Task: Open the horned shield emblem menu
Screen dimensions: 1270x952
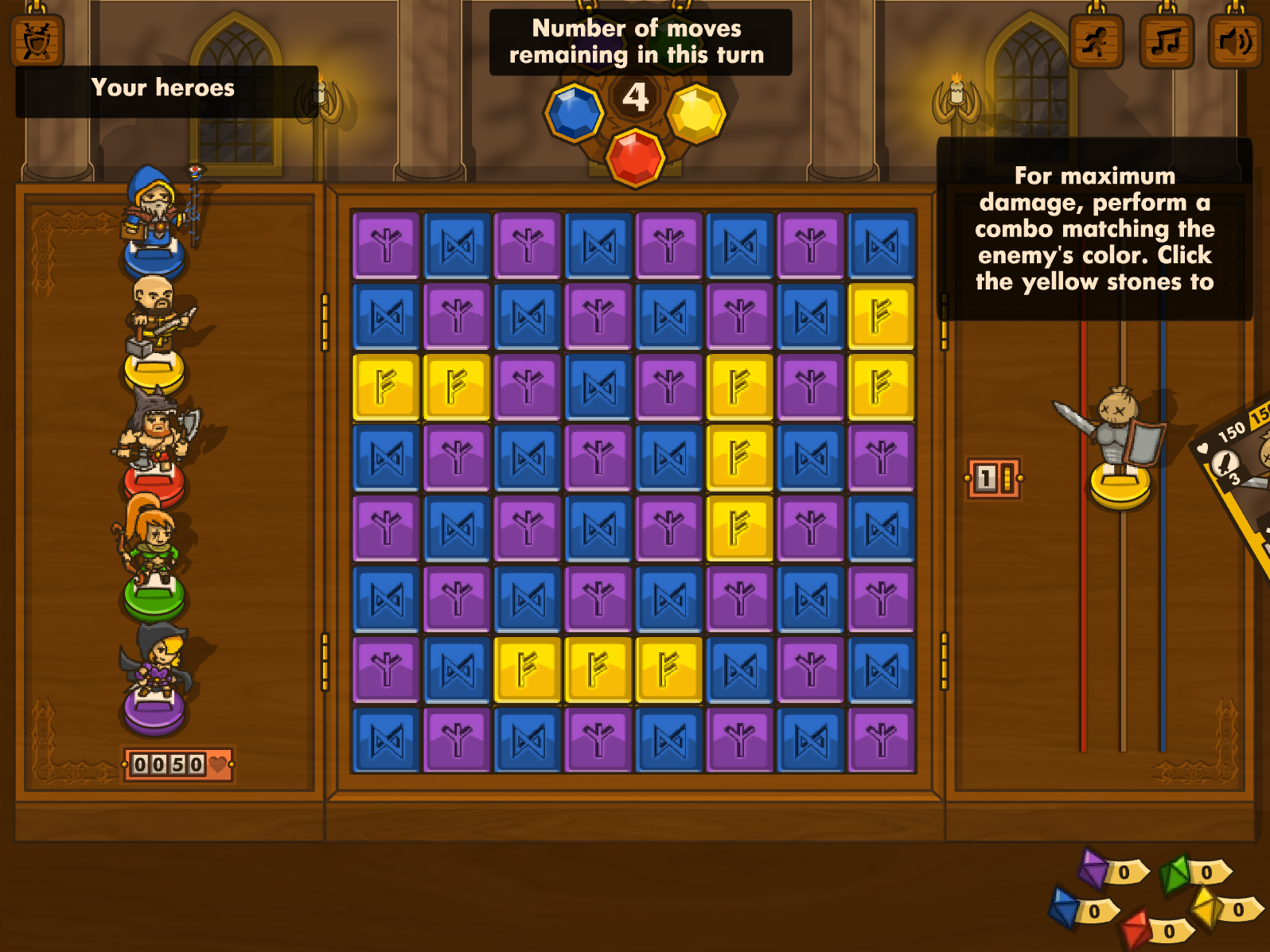Action: click(x=37, y=41)
